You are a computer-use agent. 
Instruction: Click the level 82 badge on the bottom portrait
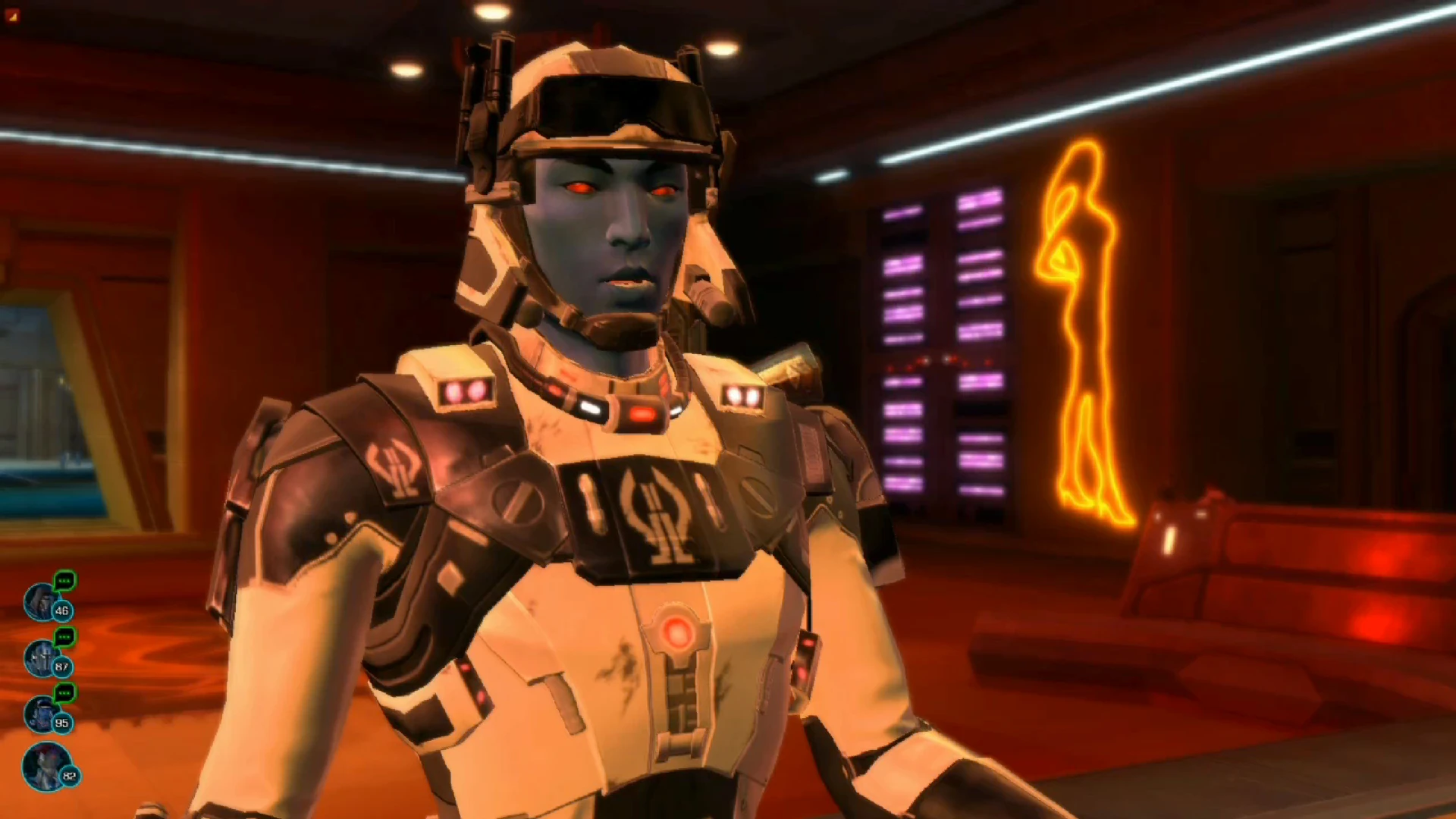click(68, 777)
